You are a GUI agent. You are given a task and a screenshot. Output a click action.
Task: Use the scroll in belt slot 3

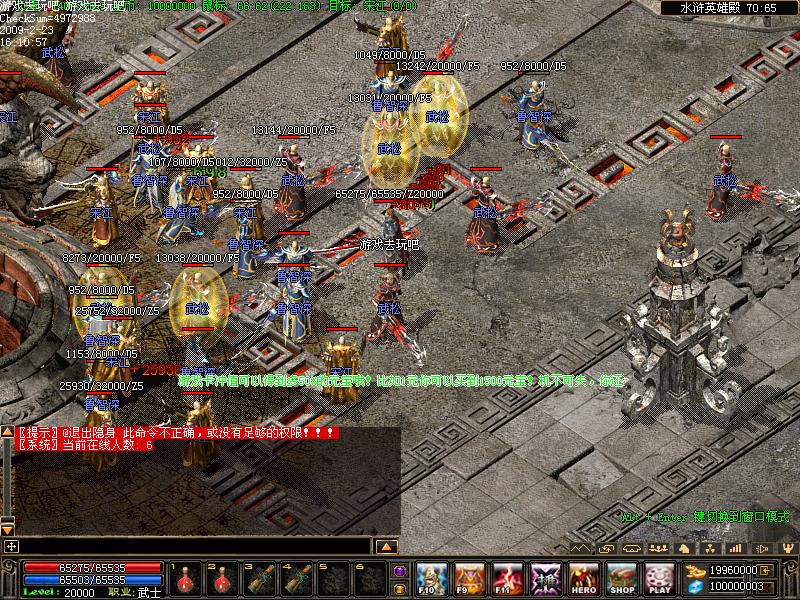click(258, 579)
